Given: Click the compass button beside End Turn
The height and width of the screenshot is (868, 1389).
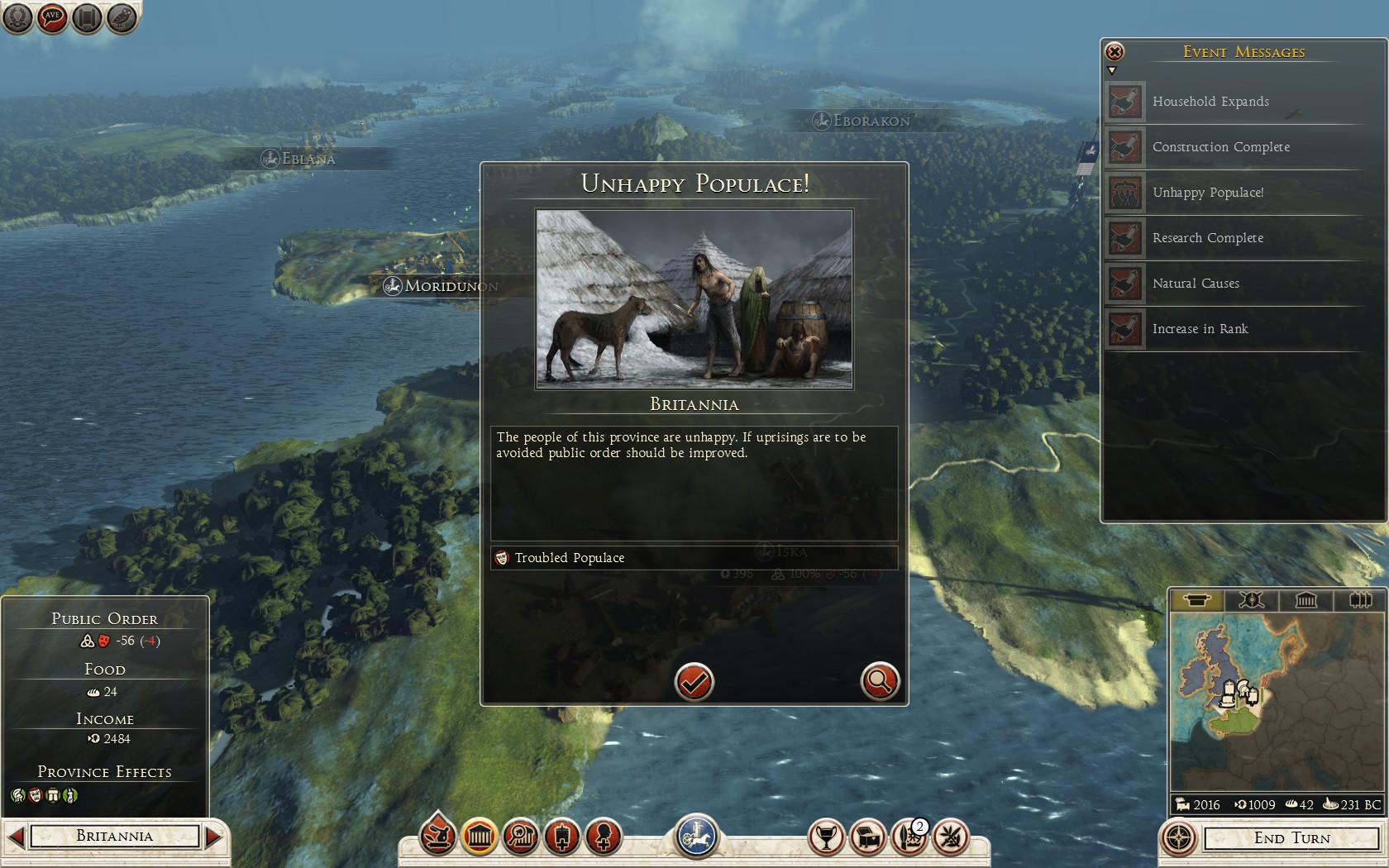Looking at the screenshot, I should [1178, 838].
